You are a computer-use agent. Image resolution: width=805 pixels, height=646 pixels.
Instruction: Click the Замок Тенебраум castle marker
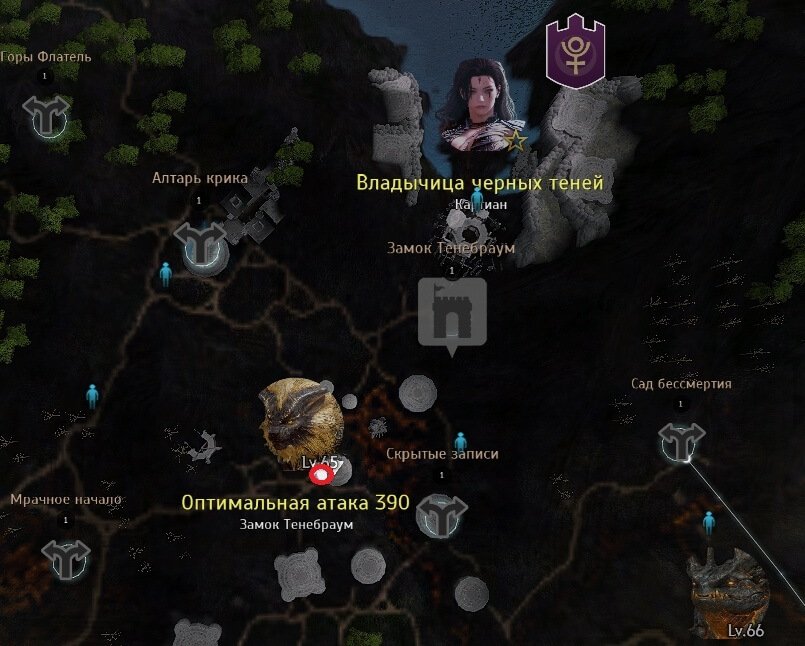tap(452, 313)
